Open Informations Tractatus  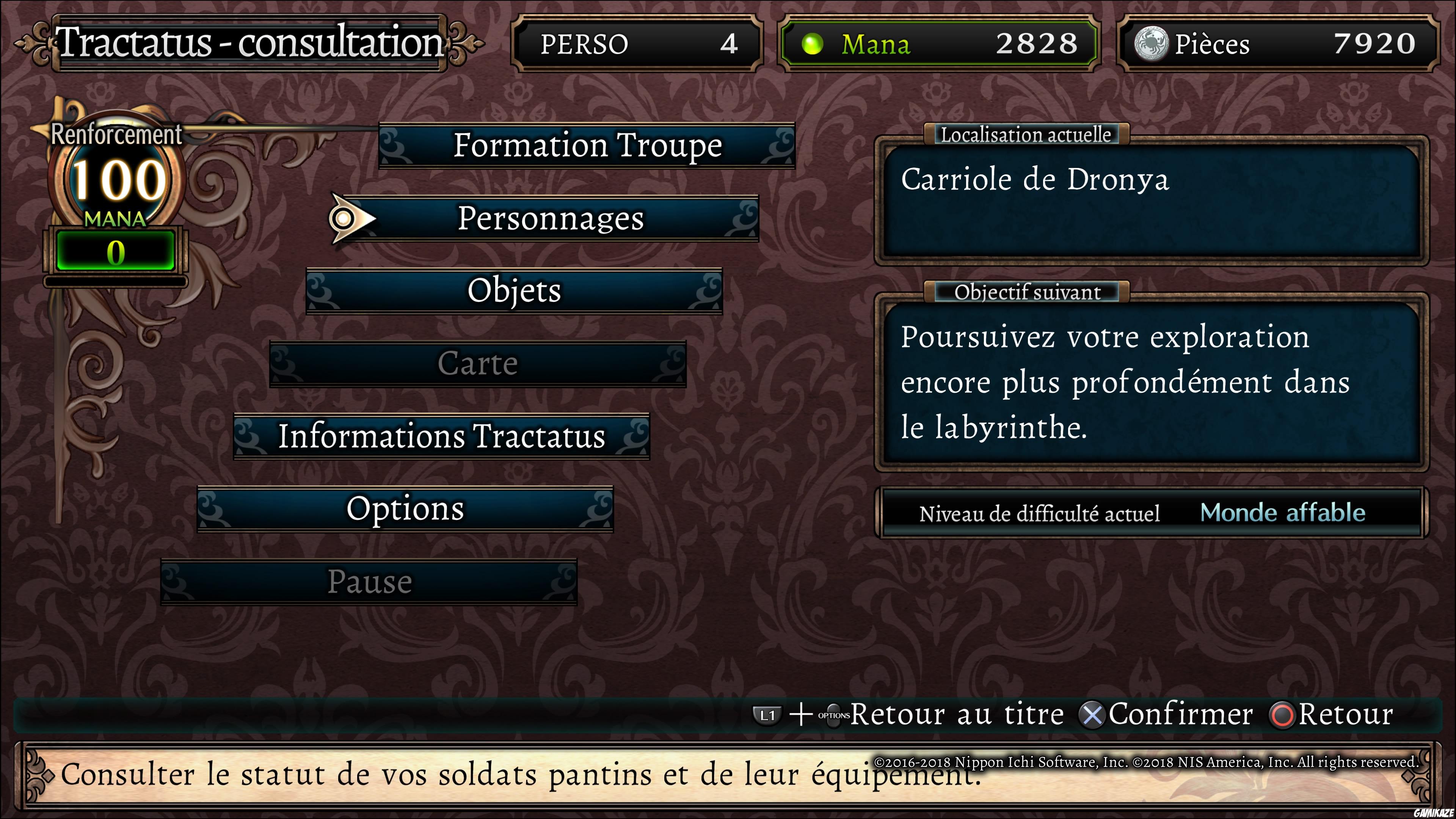(x=442, y=436)
